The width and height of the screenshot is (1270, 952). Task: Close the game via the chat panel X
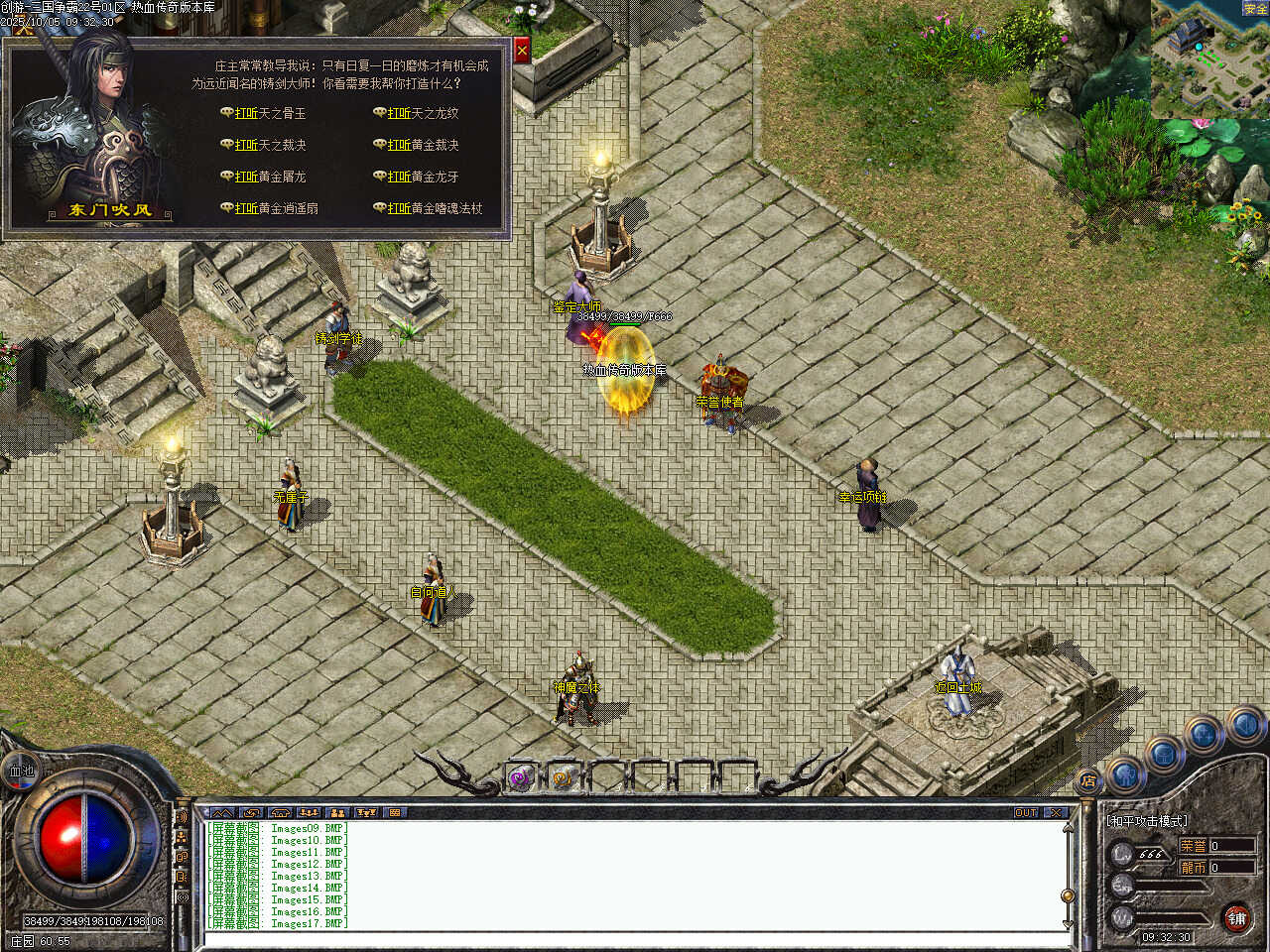(x=1055, y=813)
